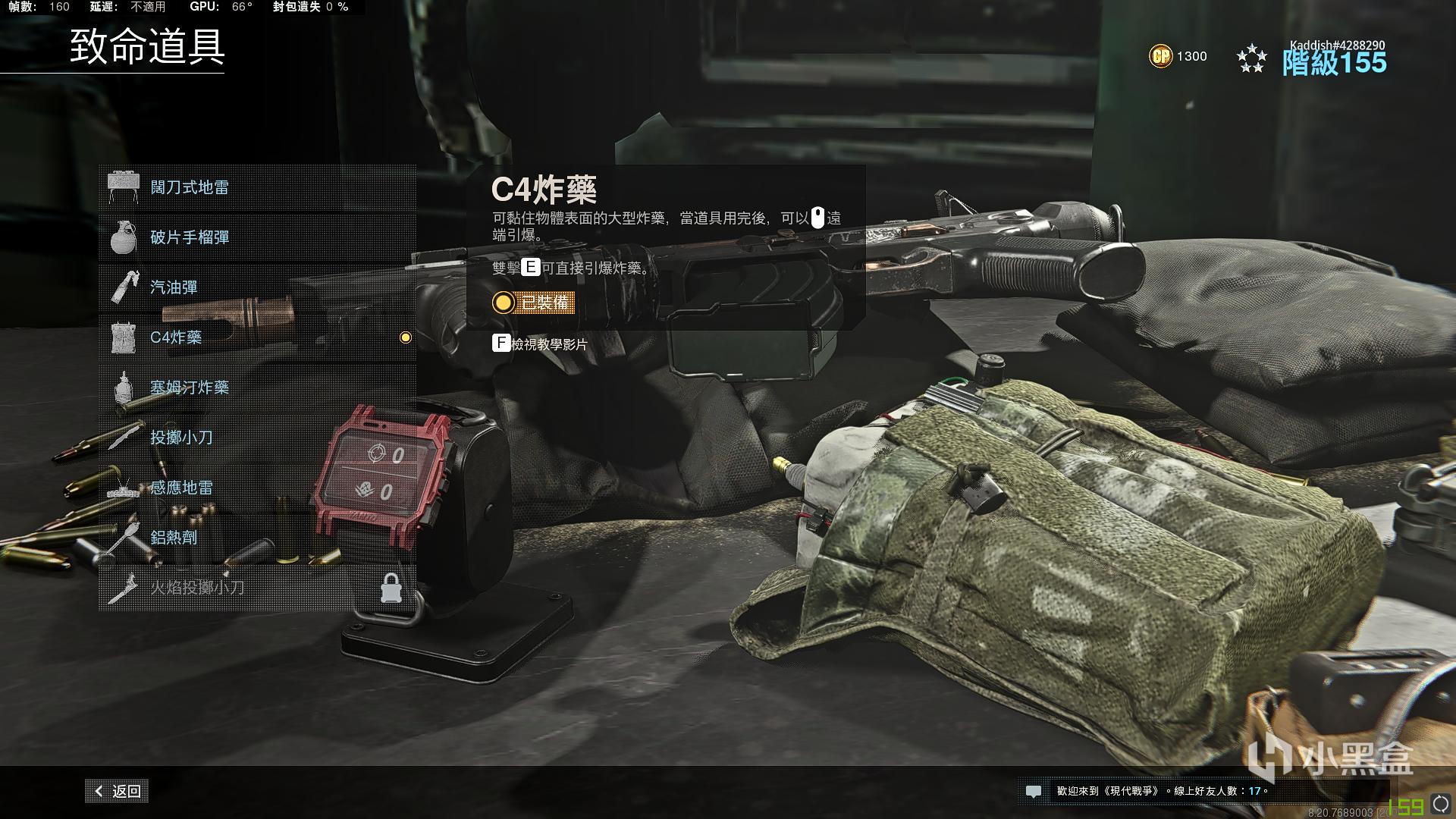This screenshot has height=819, width=1456.
Task: Choose the 破片手榴彈 entry
Action: point(257,237)
